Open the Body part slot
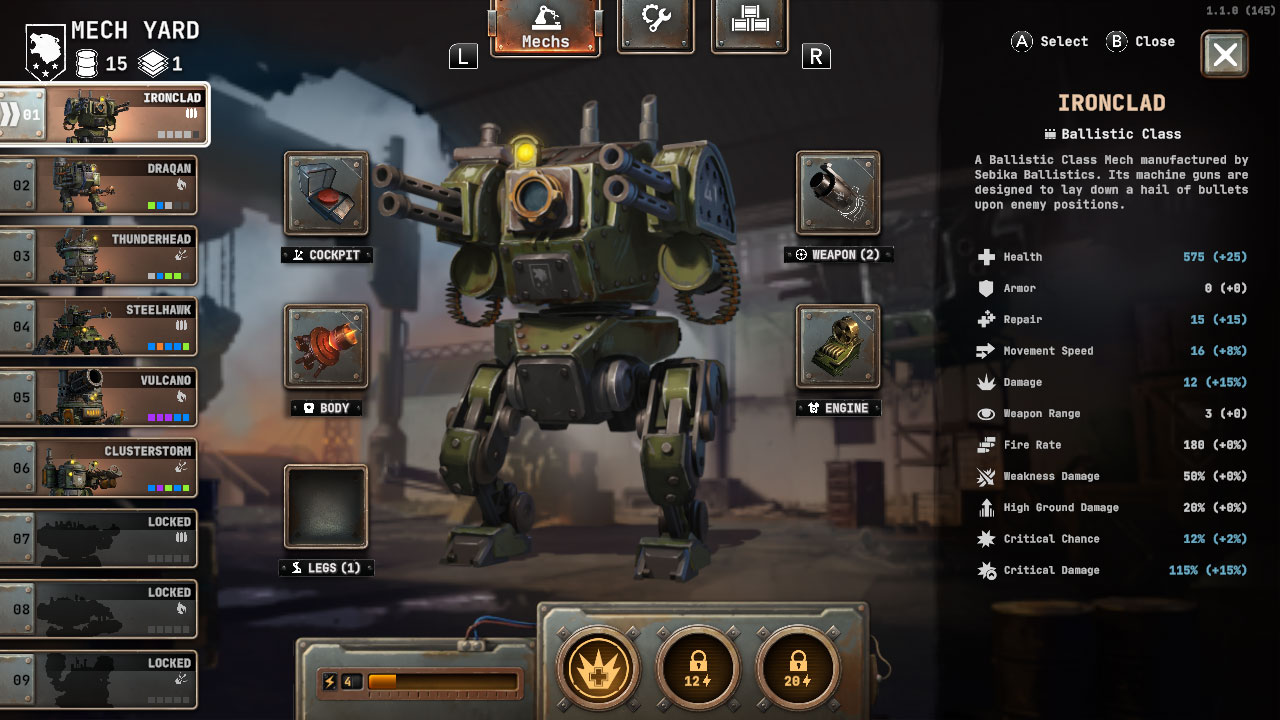Screen dimensions: 1280x720 326,346
